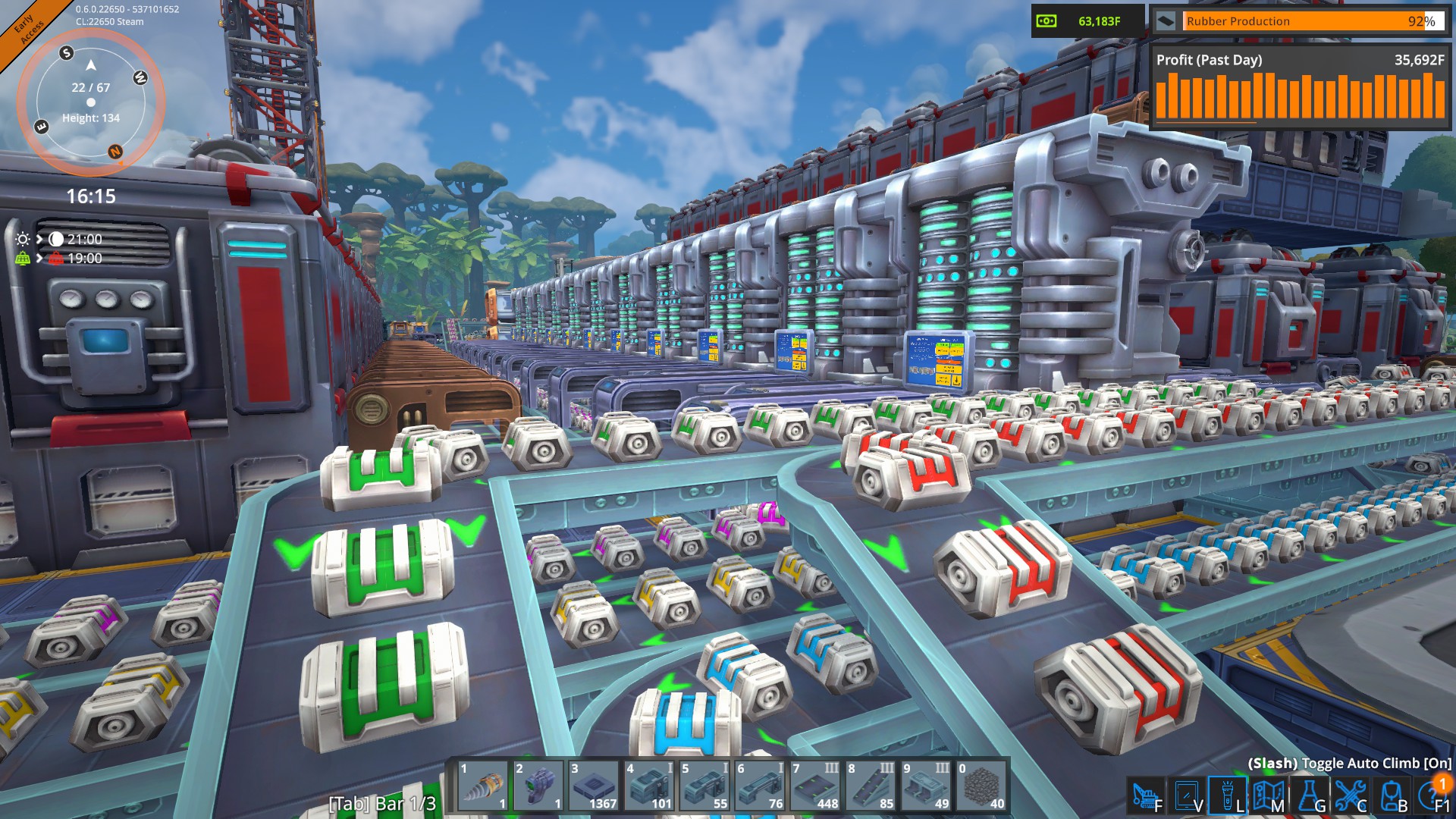The height and width of the screenshot is (819, 1456).
Task: Toggle the flashlight icon
Action: [1228, 795]
